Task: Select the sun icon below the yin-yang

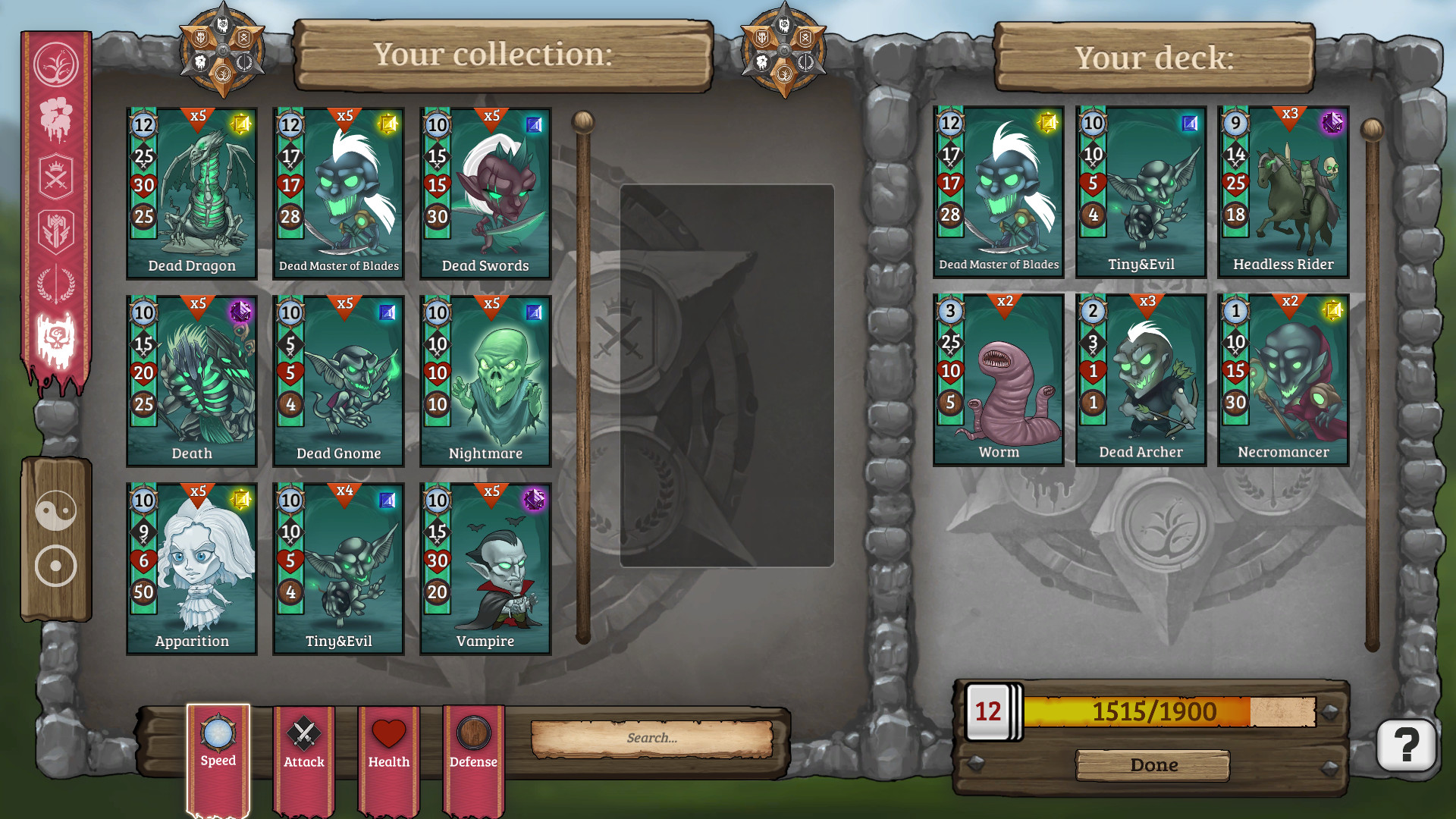Action: (57, 565)
